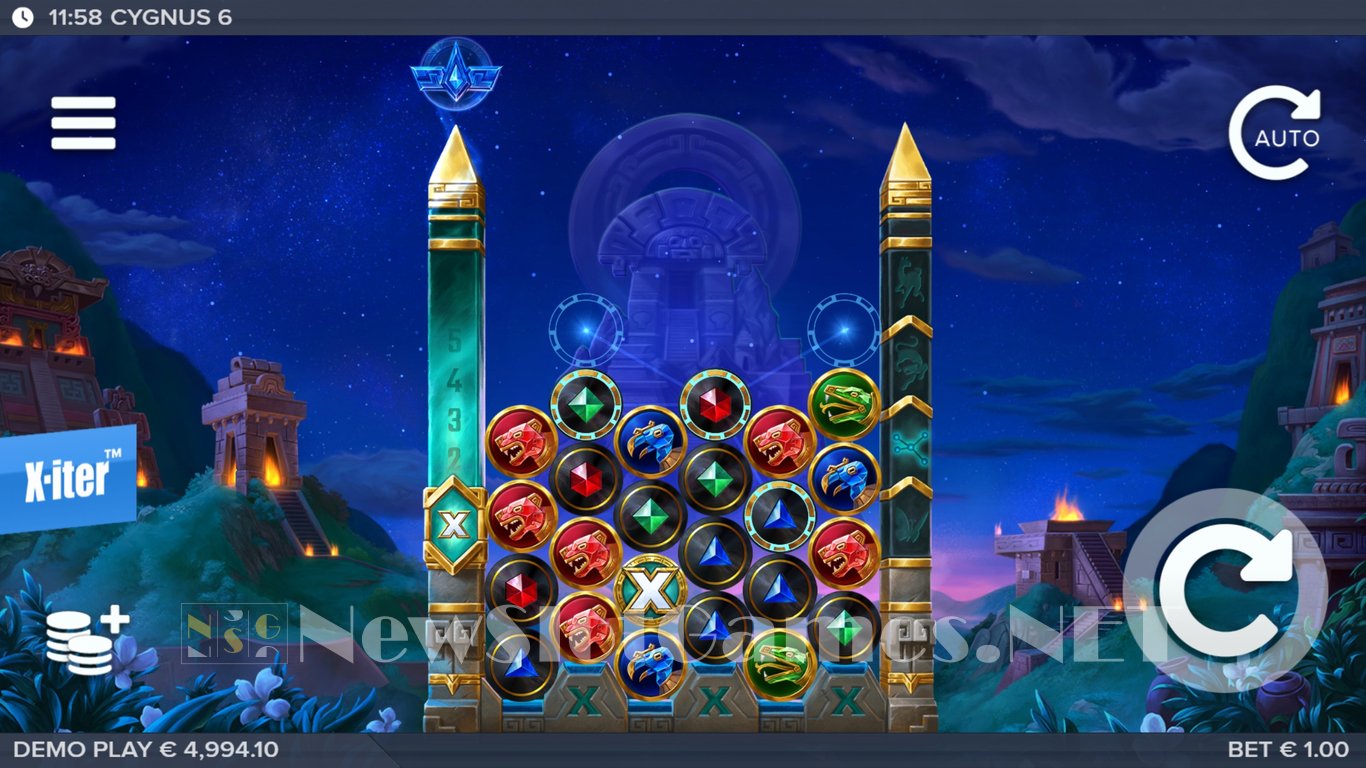The image size is (1366, 768).
Task: Enable Auto spin mode
Action: (1275, 135)
